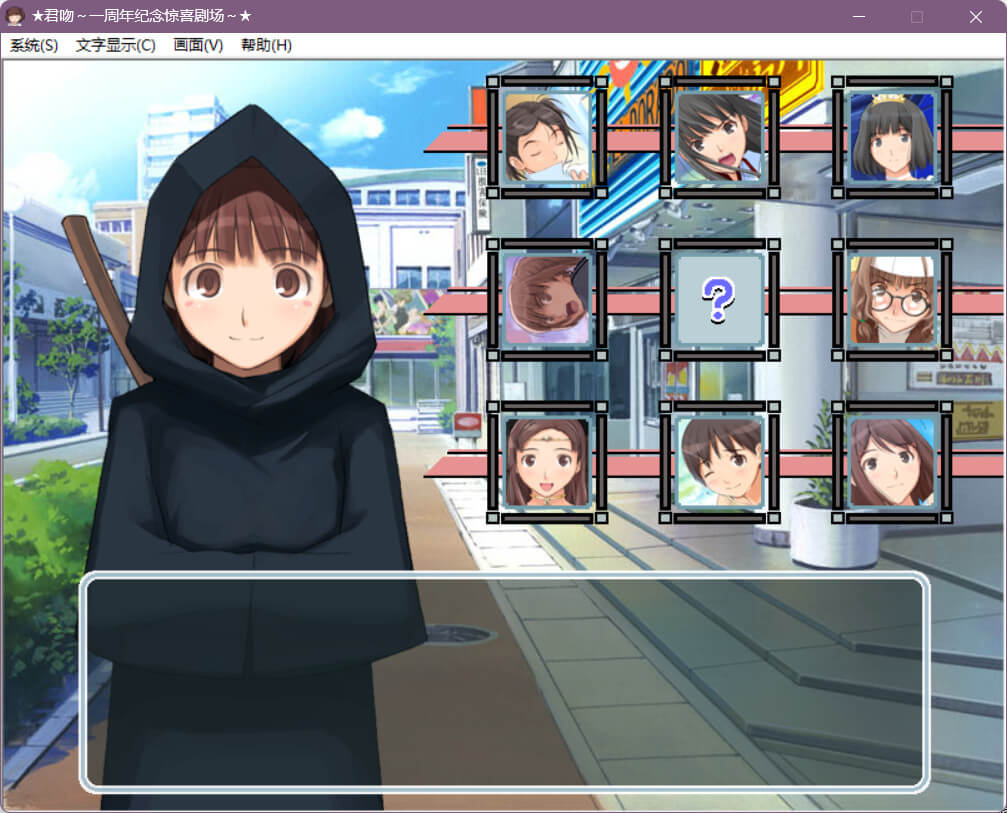Screen dimensions: 1007x813
Task: Choose the windswept black-haired girl portrait
Action: [719, 138]
